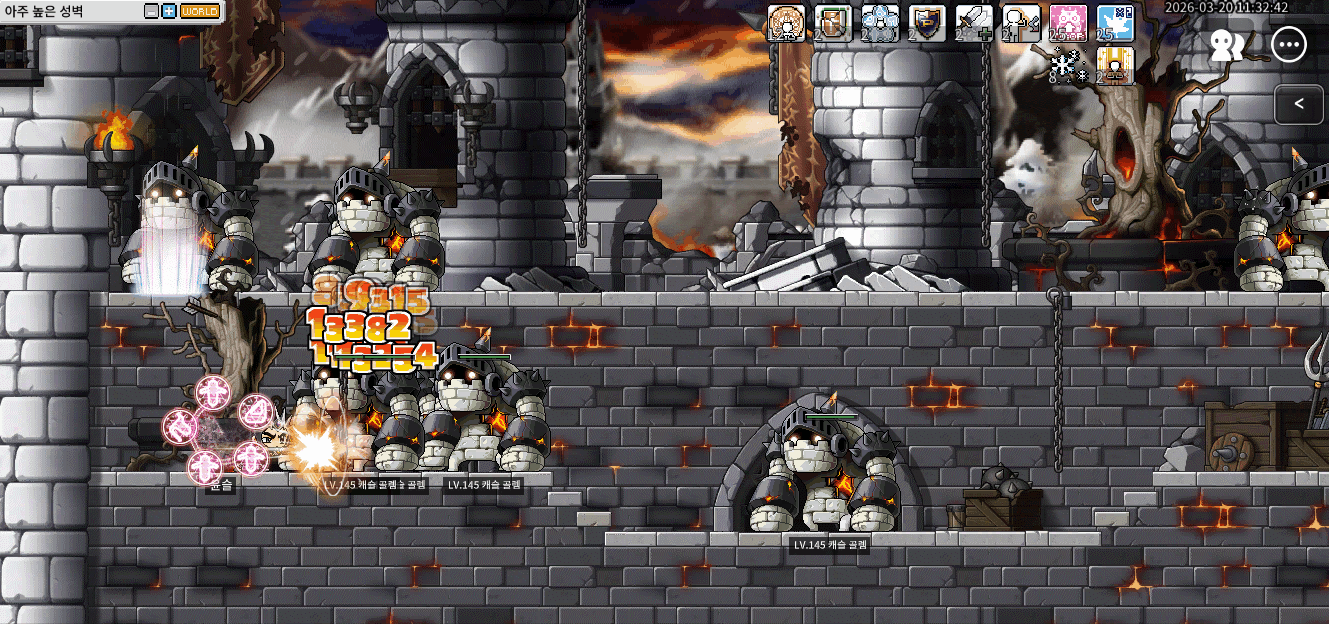Select the blue-and-gold shield buff icon
The height and width of the screenshot is (624, 1329).
927,23
